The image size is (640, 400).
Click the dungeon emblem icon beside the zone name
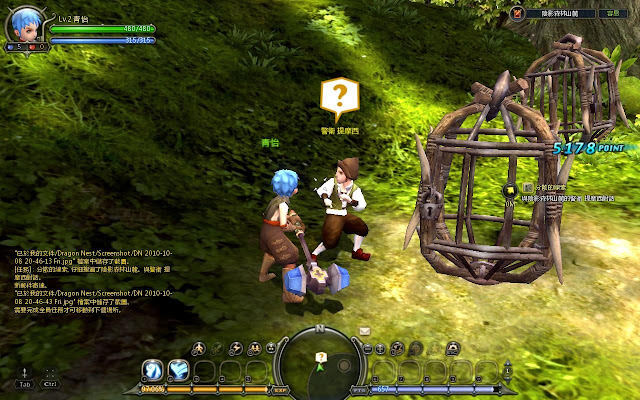518,12
